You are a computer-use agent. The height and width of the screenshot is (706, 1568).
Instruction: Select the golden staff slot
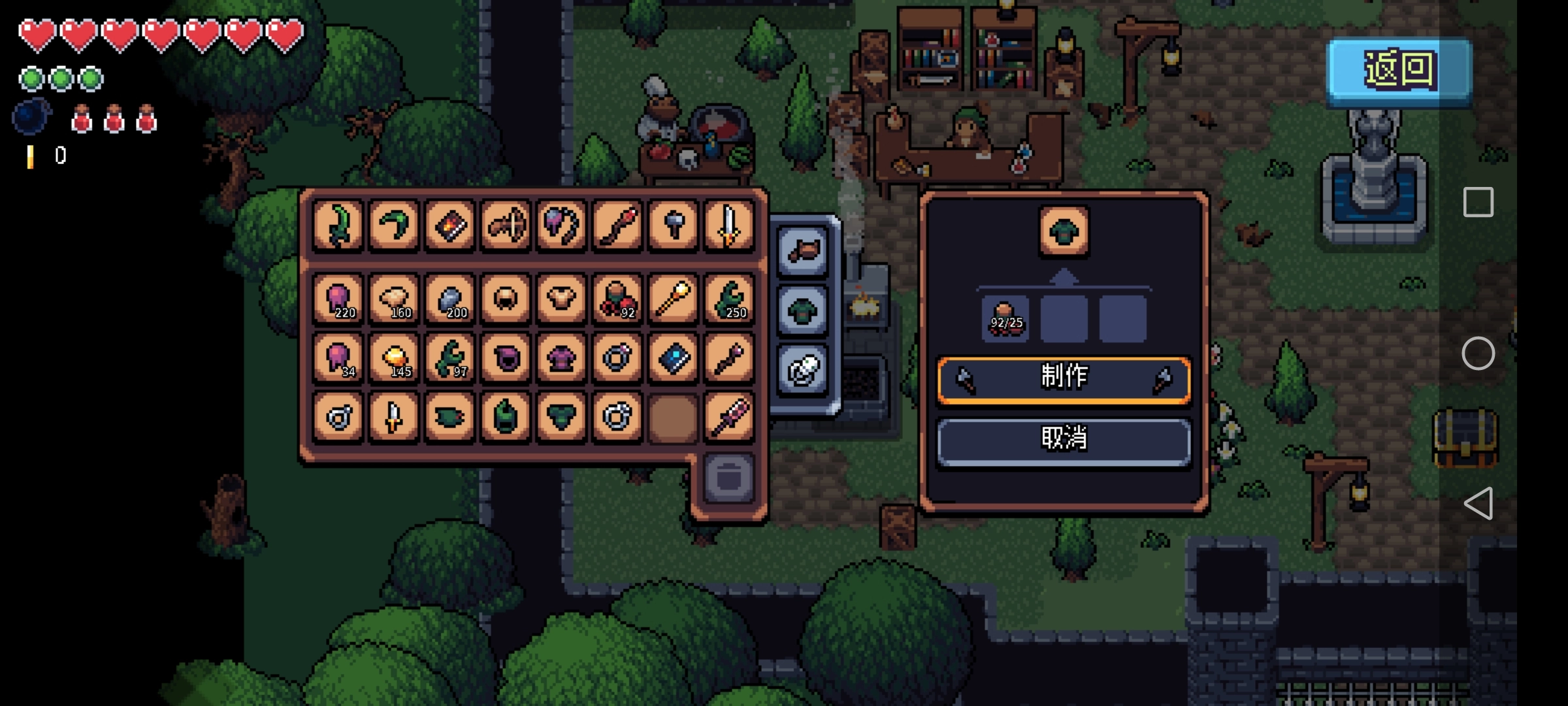pos(673,299)
